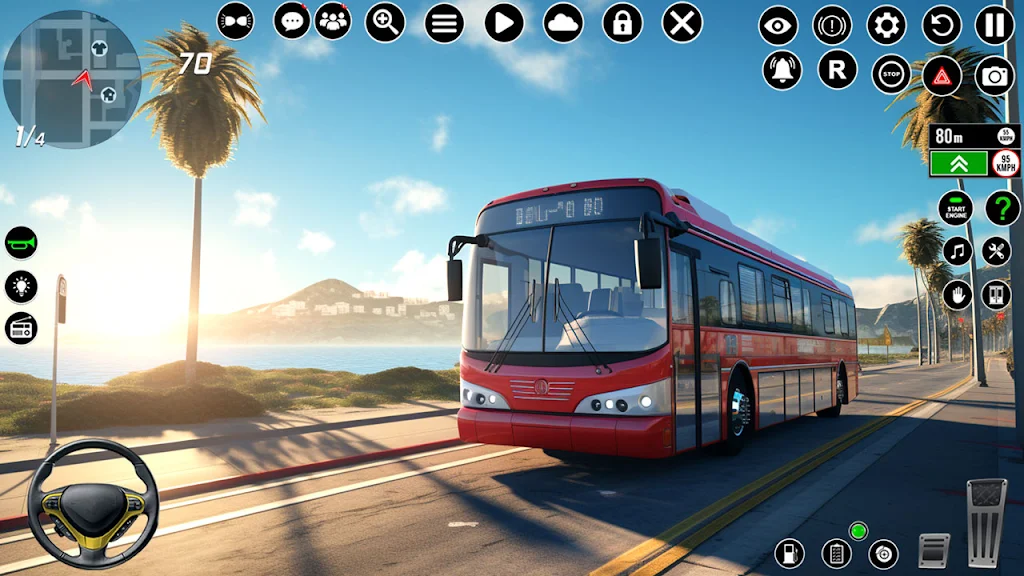Ring the bell icon

tap(782, 70)
